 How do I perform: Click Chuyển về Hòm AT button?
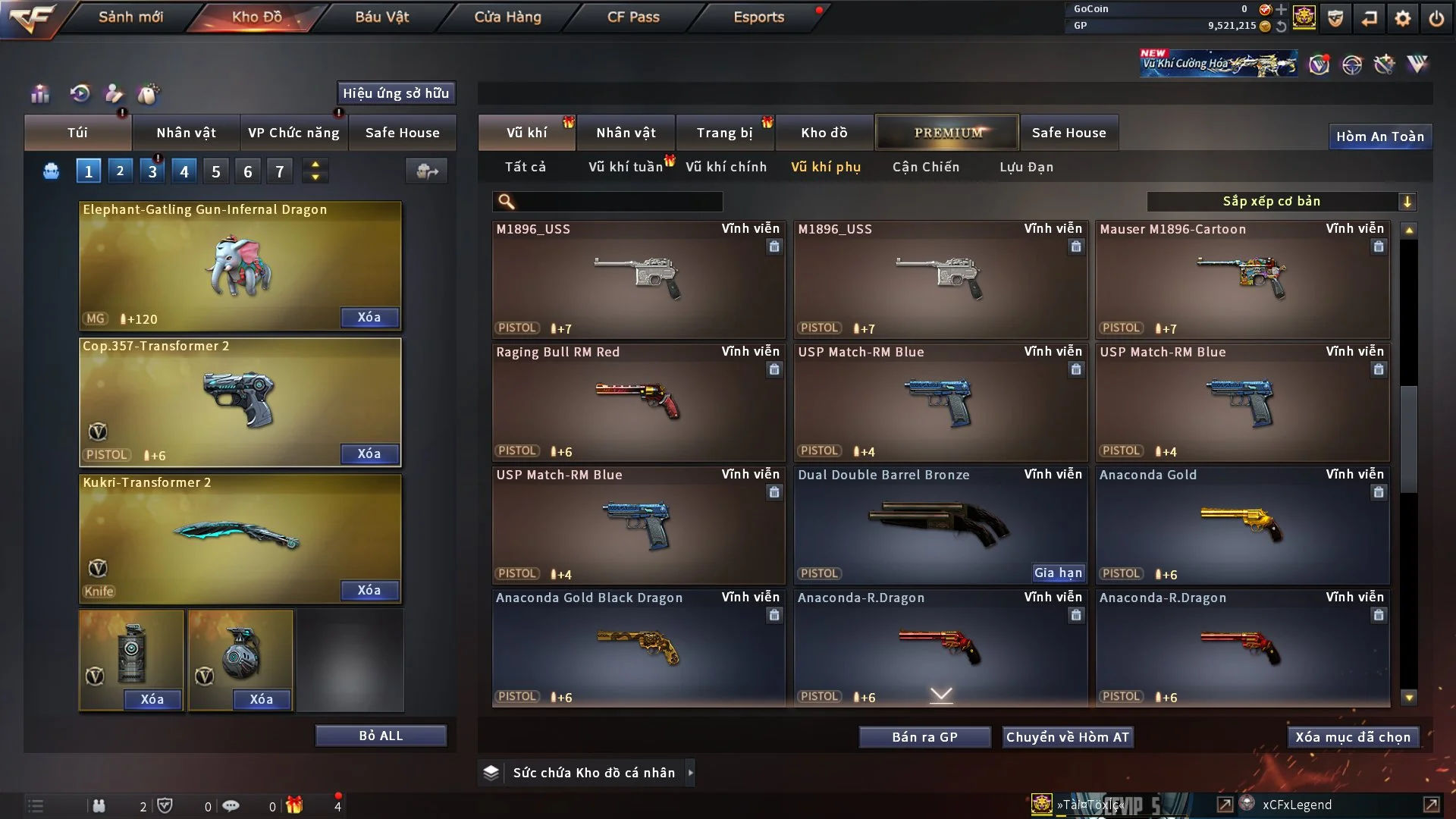click(x=1067, y=737)
